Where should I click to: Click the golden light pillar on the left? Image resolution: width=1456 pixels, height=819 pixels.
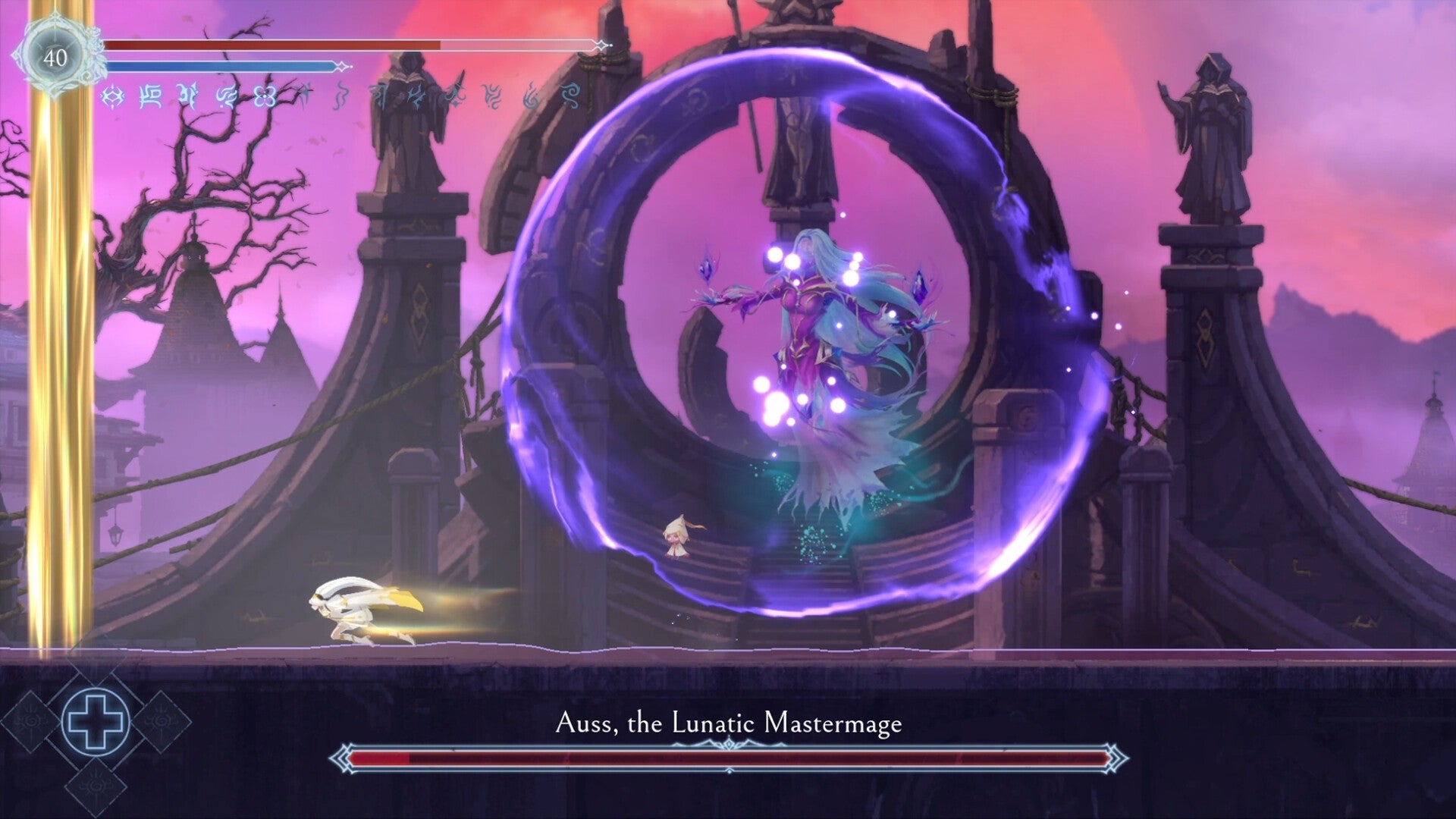(x=63, y=379)
